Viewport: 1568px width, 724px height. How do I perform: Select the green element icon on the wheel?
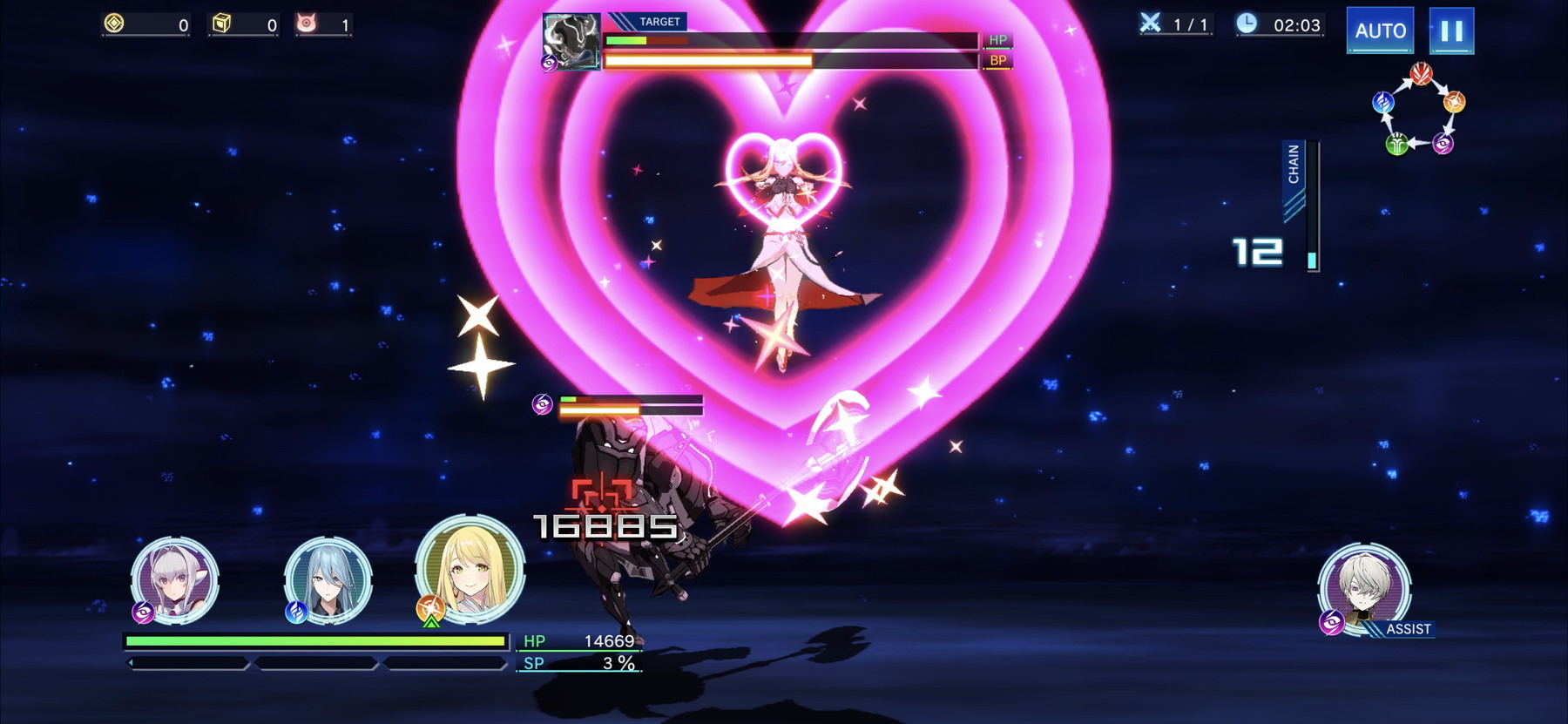pyautogui.click(x=1397, y=144)
